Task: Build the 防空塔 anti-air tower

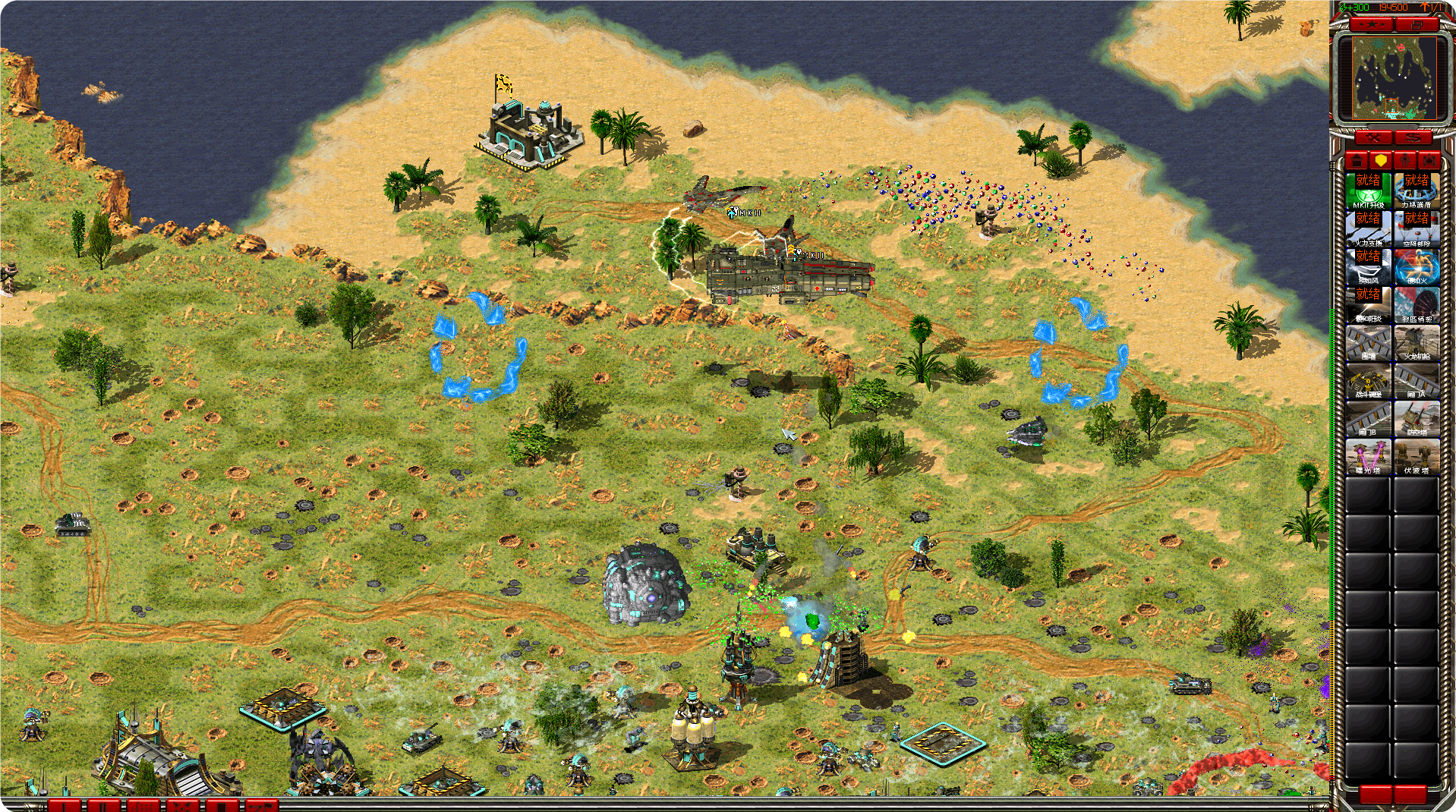Action: click(x=1416, y=418)
